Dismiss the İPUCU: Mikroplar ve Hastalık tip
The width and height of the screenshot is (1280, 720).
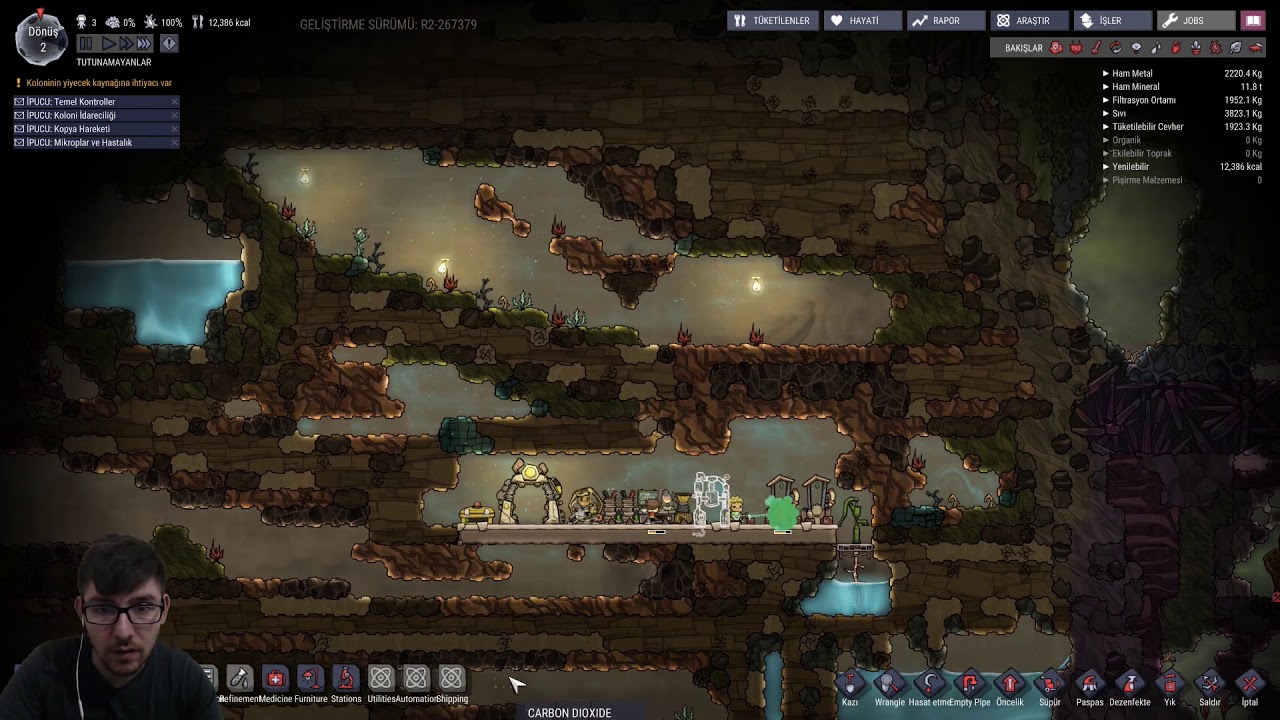pos(174,143)
